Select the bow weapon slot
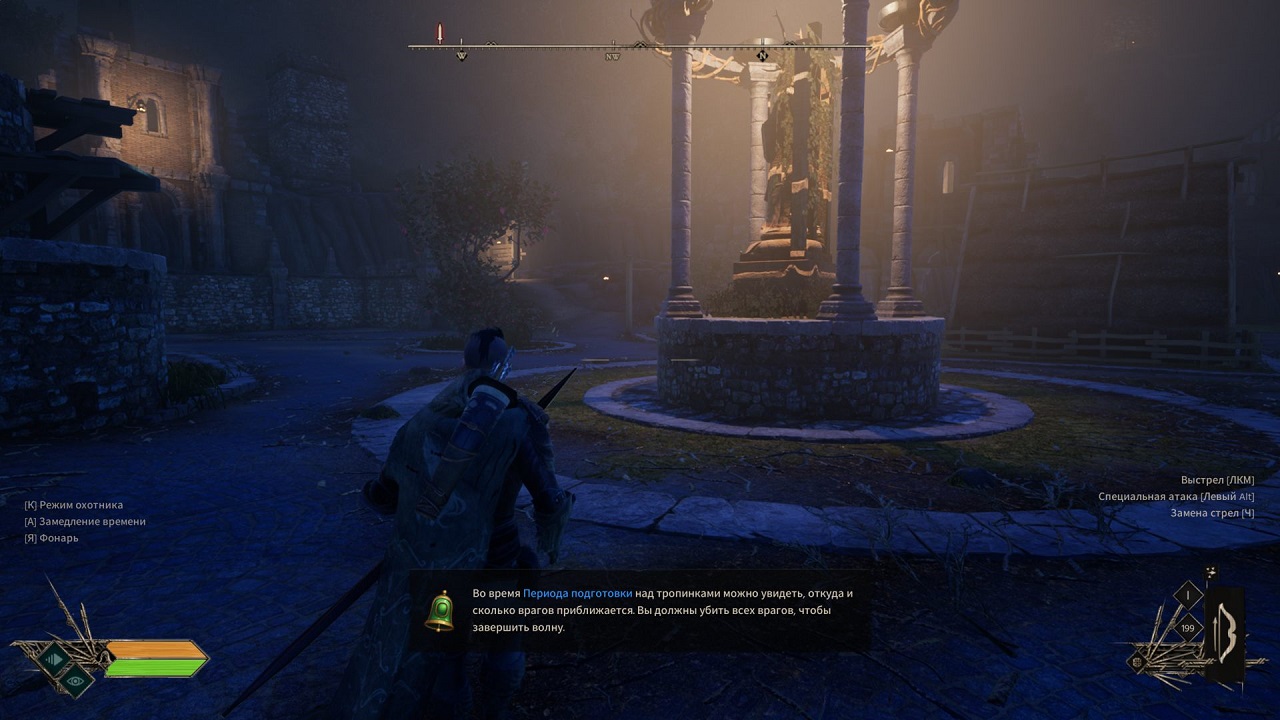Image resolution: width=1280 pixels, height=720 pixels. click(1225, 634)
